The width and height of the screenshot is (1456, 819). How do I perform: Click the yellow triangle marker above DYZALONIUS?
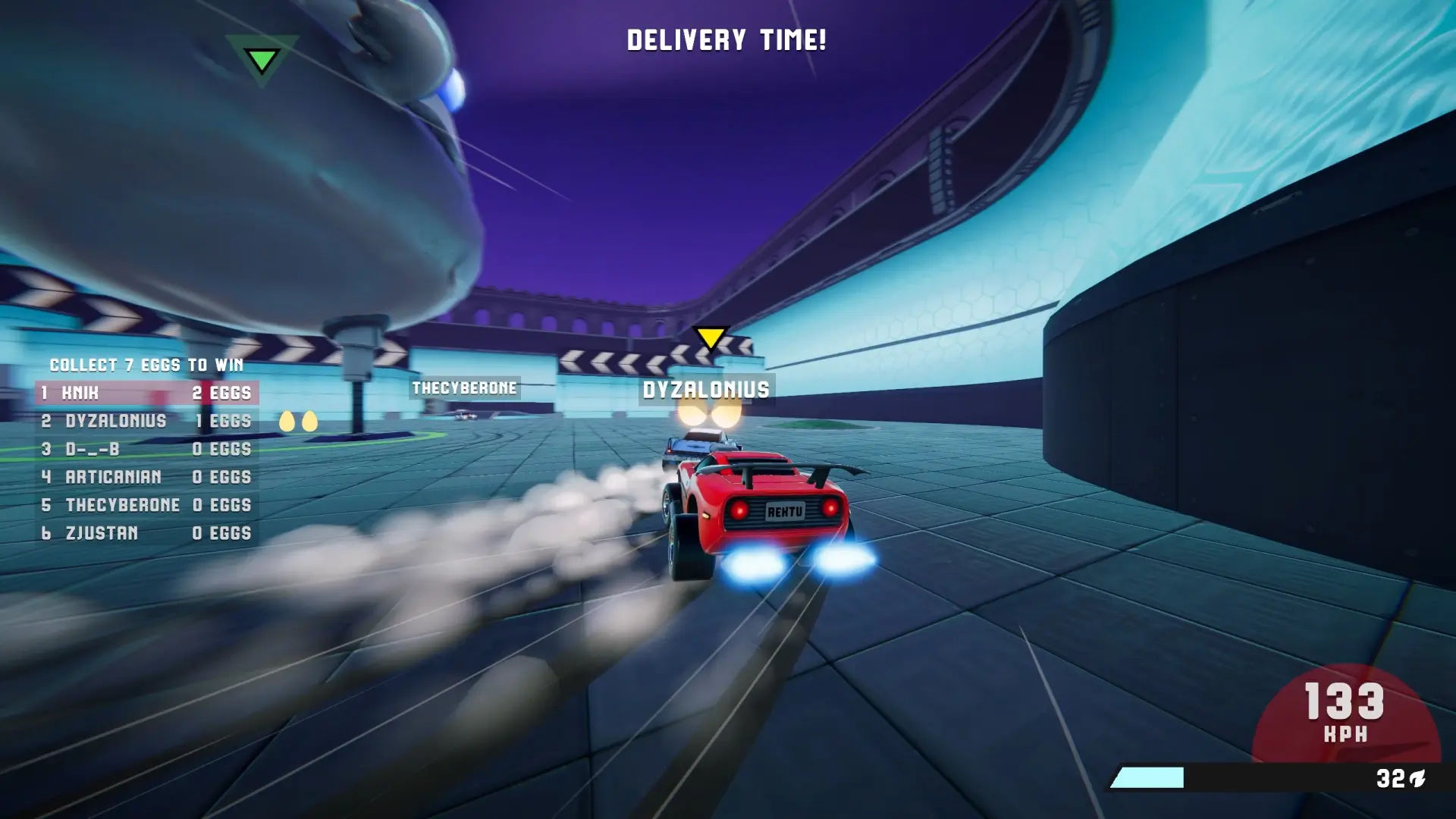710,337
